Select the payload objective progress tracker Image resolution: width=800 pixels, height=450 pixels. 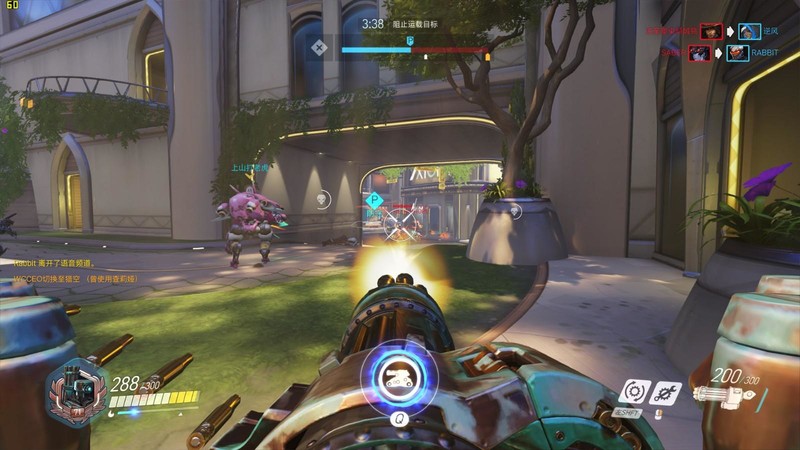click(x=412, y=47)
